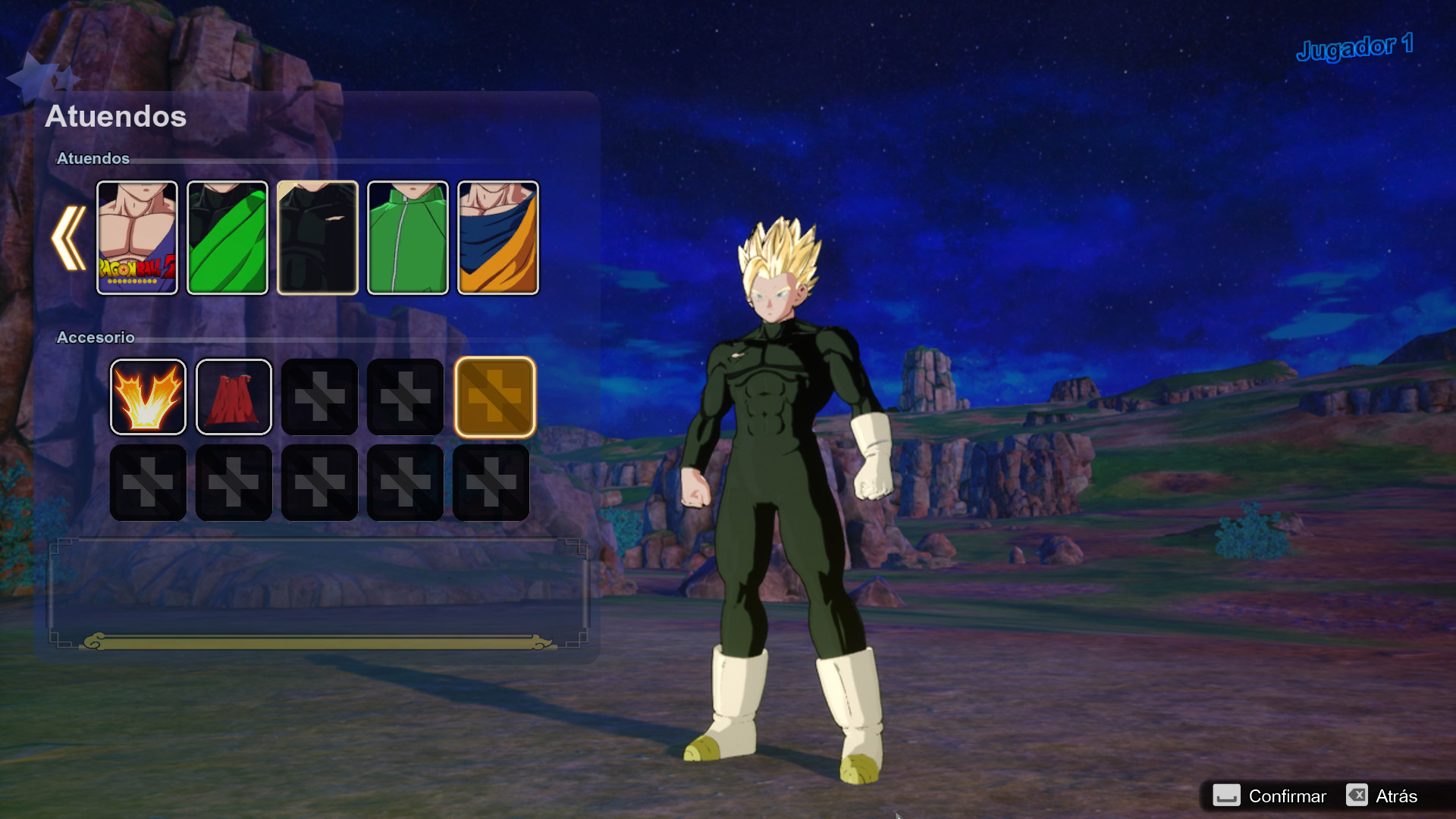Equip the green cloth outfit
This screenshot has width=1456, height=819.
pos(227,236)
